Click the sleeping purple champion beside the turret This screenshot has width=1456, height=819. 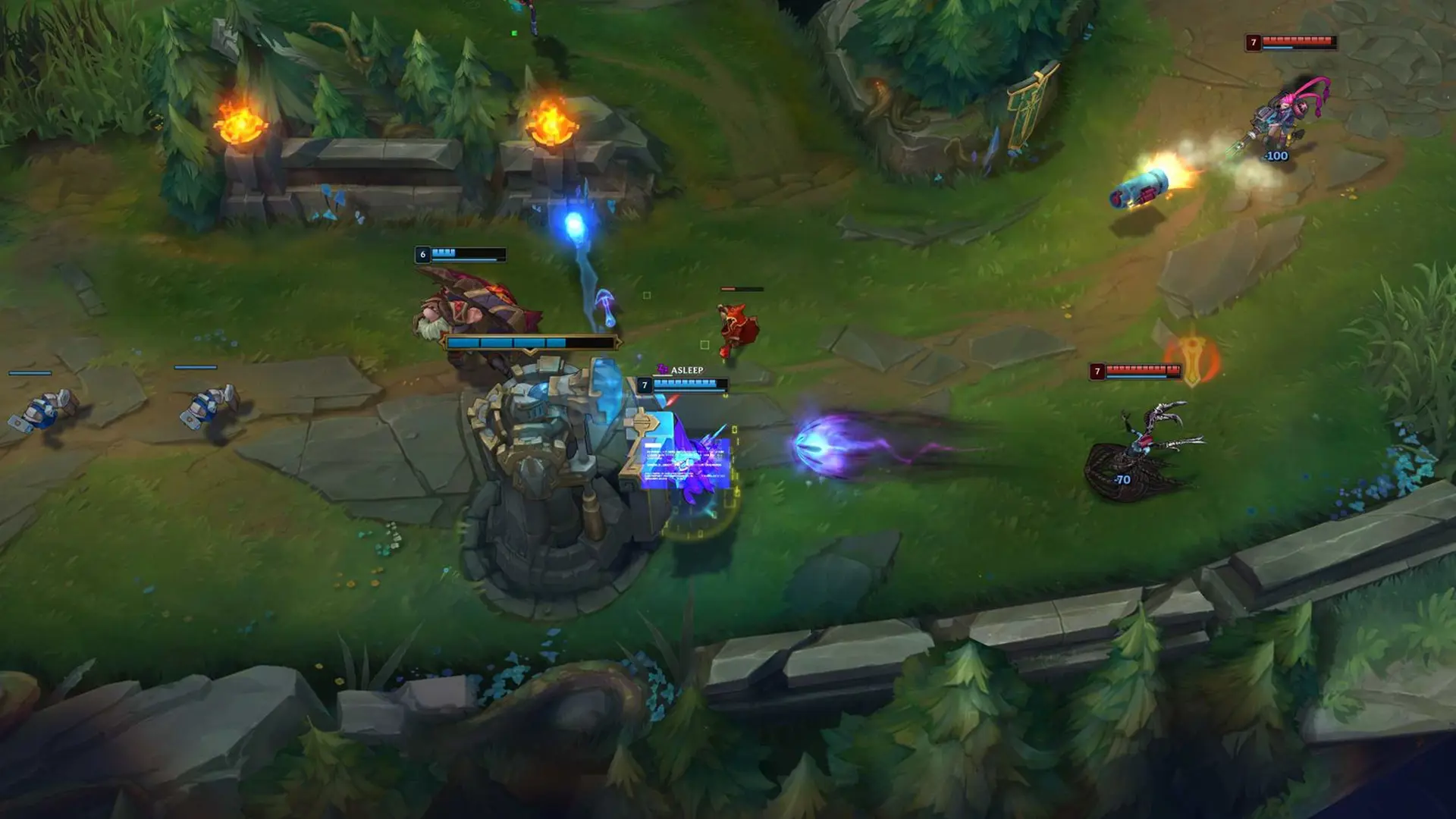pyautogui.click(x=686, y=470)
